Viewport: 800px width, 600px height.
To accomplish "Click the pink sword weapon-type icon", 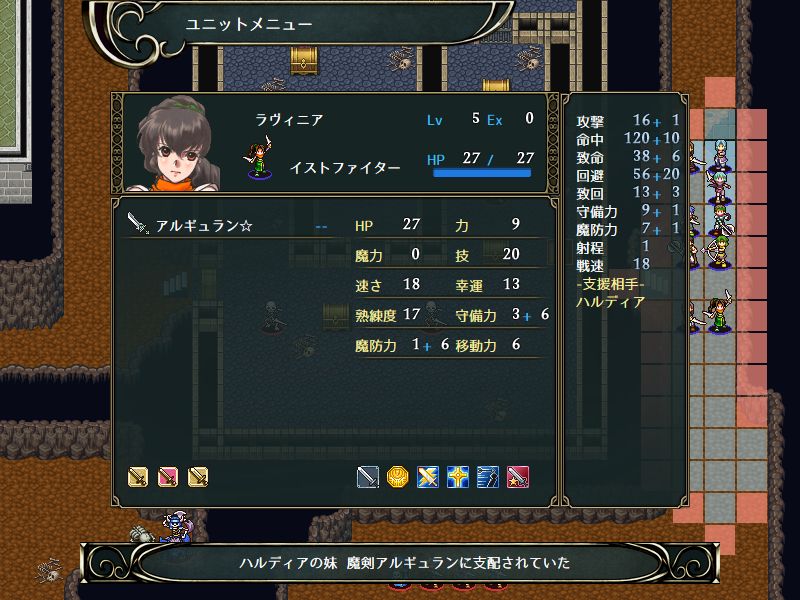I will pos(168,477).
